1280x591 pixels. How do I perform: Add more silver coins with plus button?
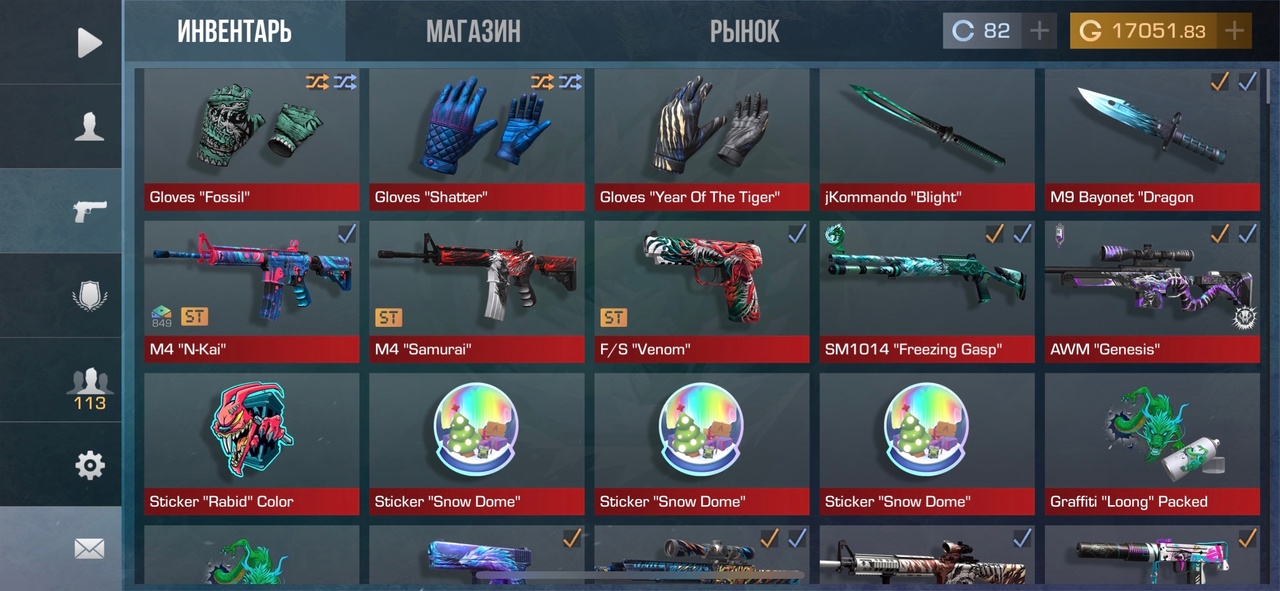click(x=1039, y=31)
